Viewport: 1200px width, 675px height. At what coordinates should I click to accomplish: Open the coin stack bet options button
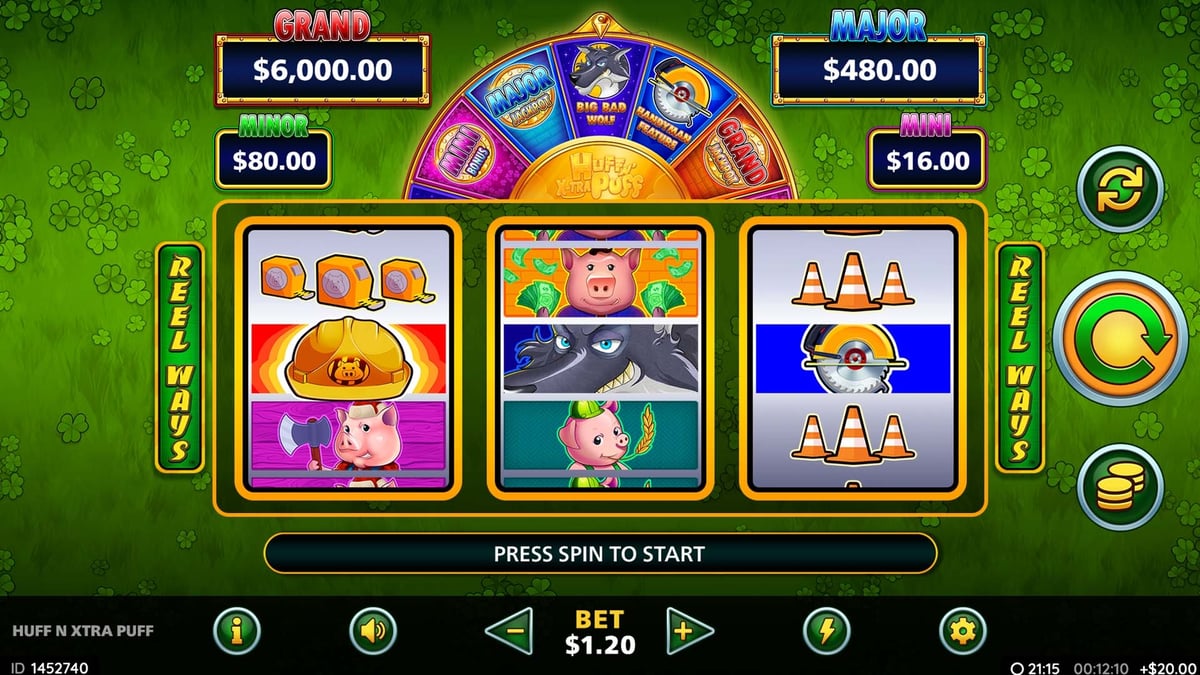click(x=1120, y=487)
